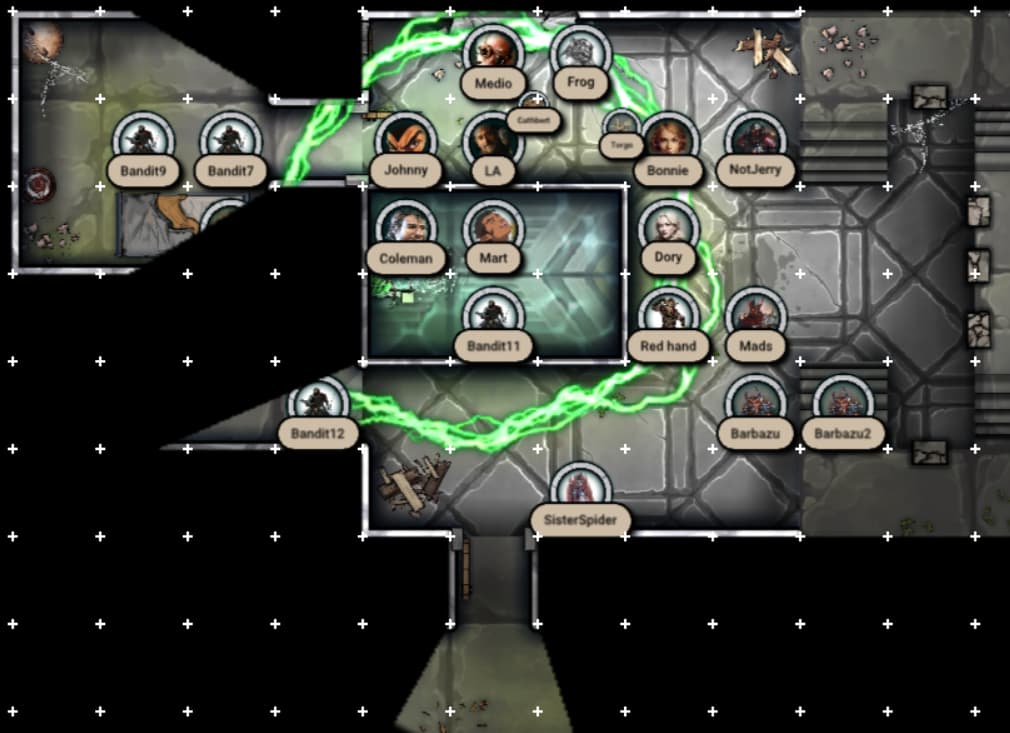Click the Bandit11 token
1010x733 pixels.
tap(493, 316)
